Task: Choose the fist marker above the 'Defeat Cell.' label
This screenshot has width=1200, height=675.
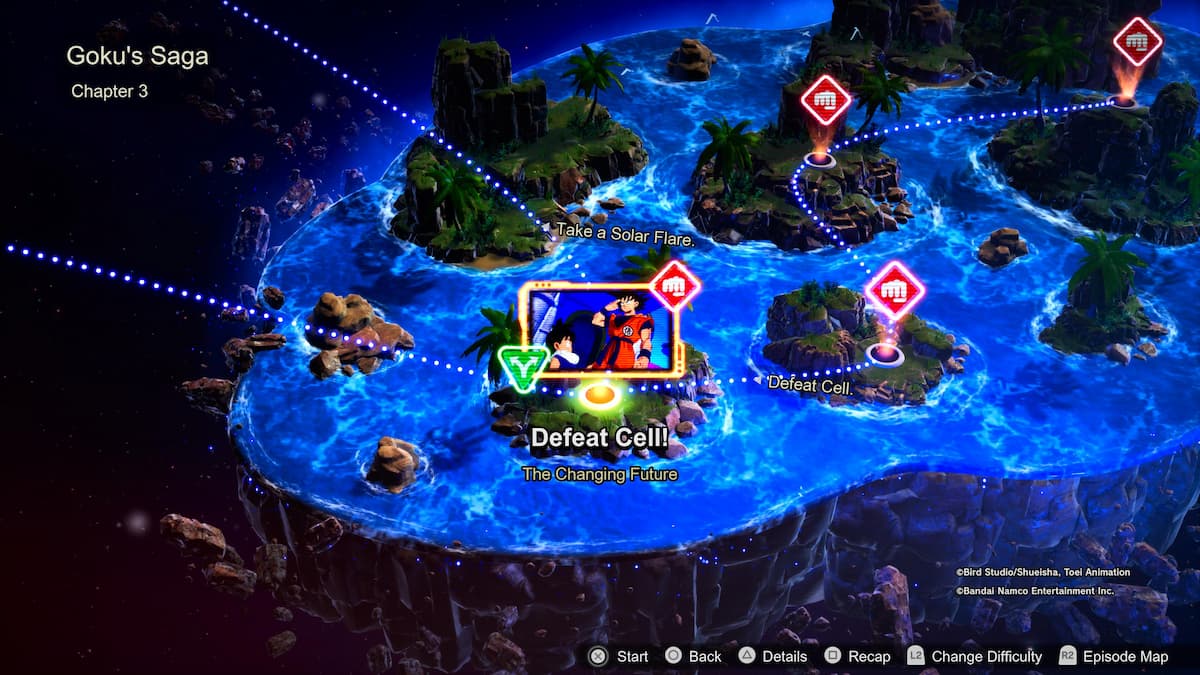Action: [894, 291]
